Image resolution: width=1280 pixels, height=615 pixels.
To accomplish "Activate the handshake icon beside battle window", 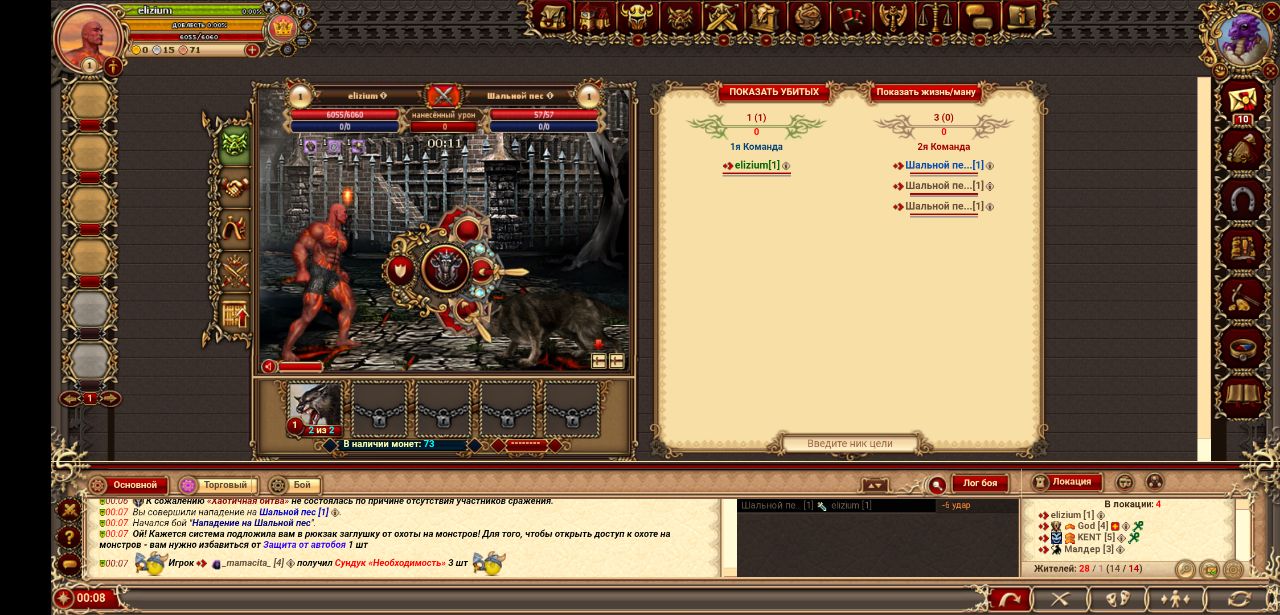I will (235, 187).
